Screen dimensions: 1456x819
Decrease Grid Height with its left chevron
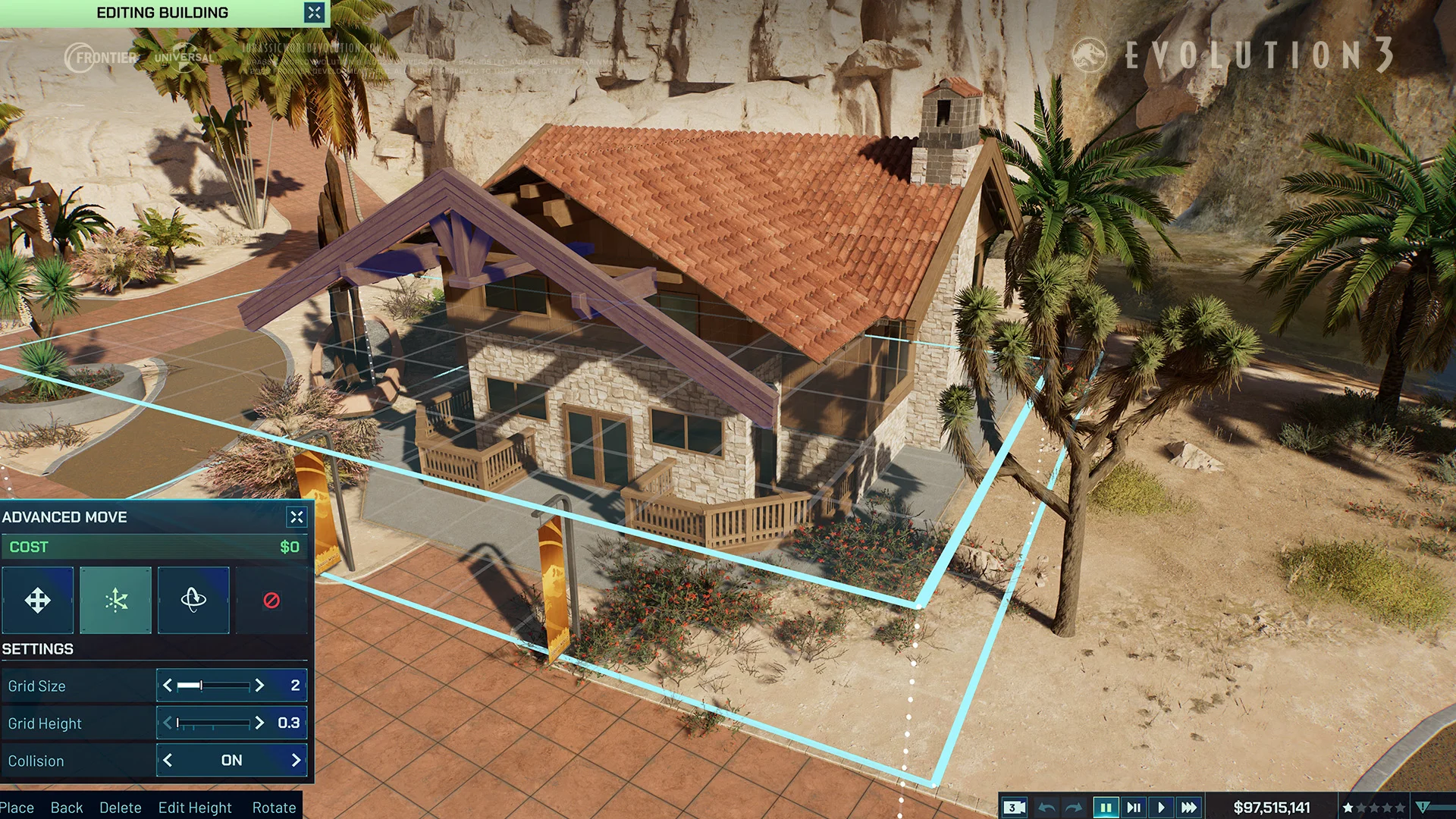pos(168,723)
